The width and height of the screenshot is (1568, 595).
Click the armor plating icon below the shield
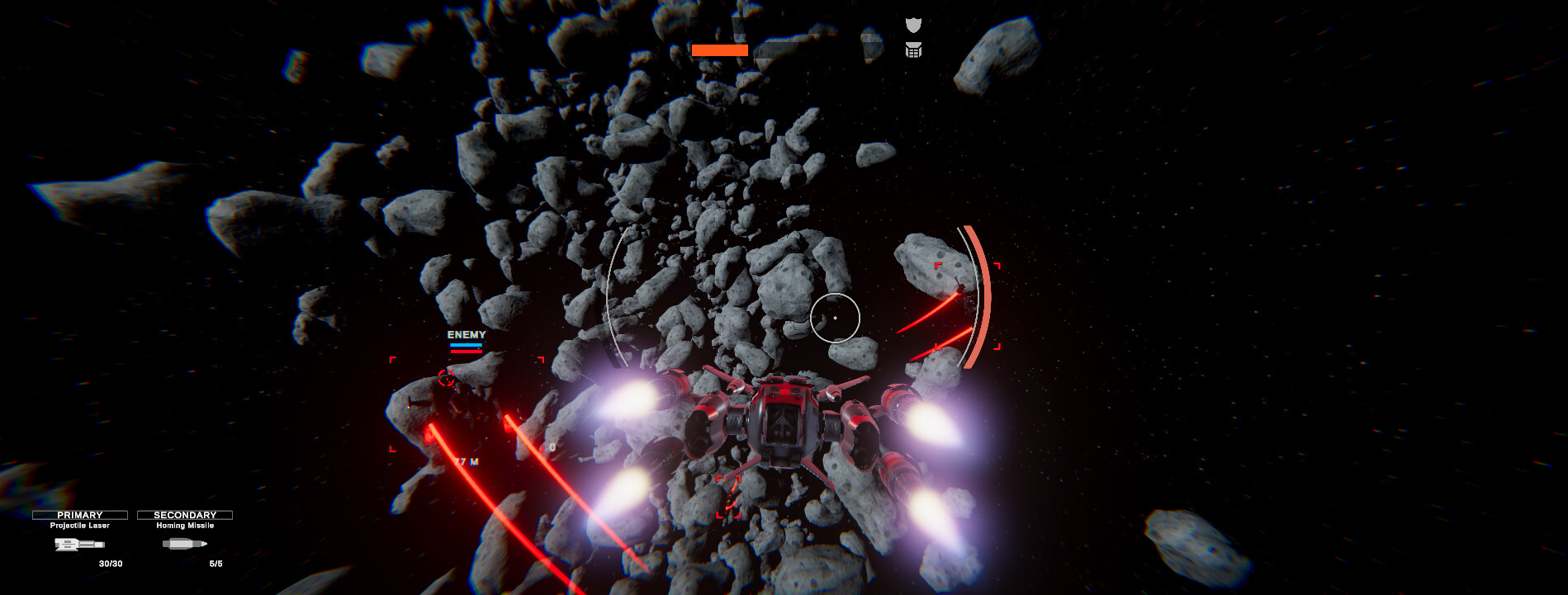(912, 50)
